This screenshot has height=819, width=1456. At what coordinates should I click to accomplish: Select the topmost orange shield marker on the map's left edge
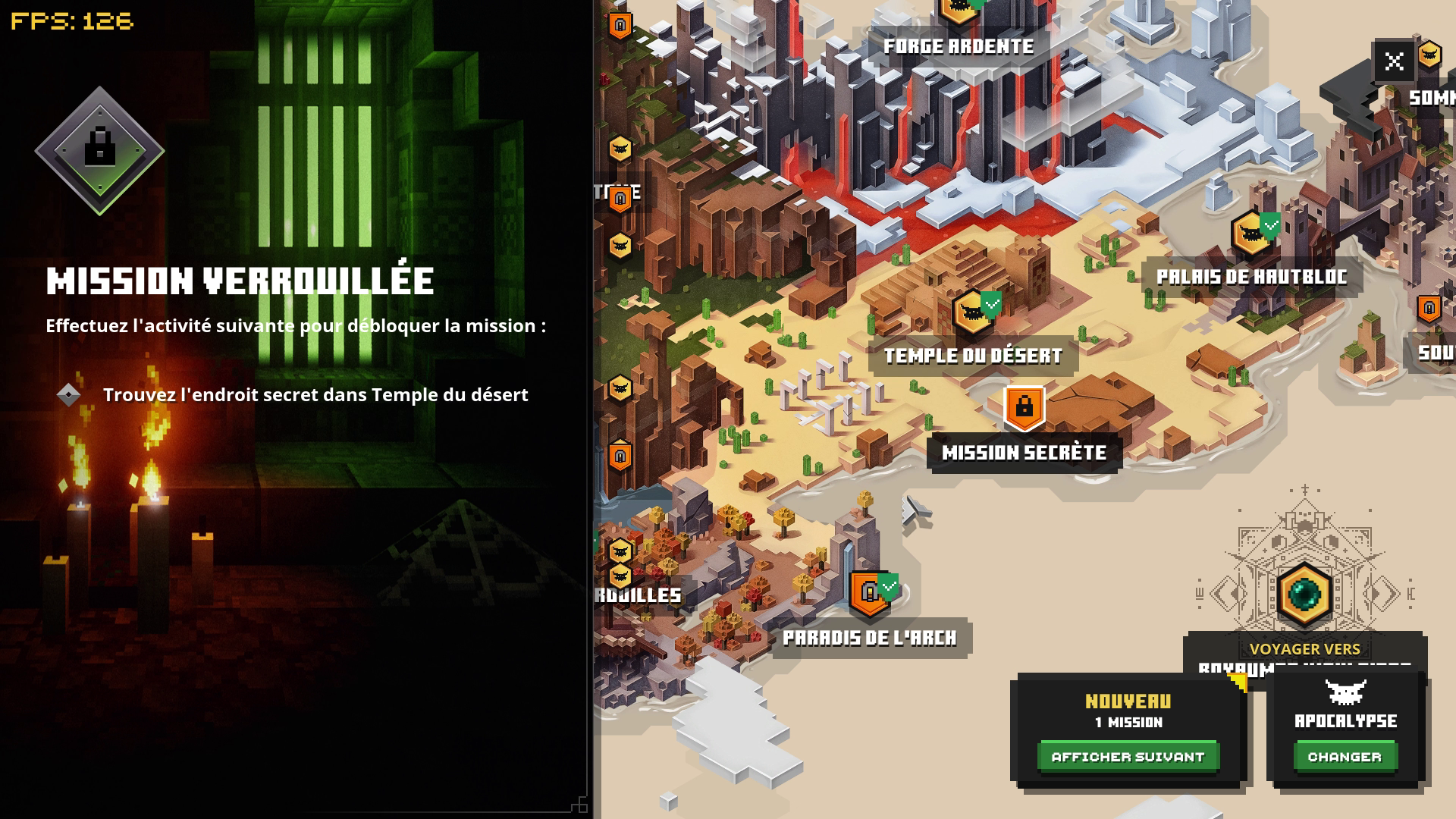[x=620, y=24]
